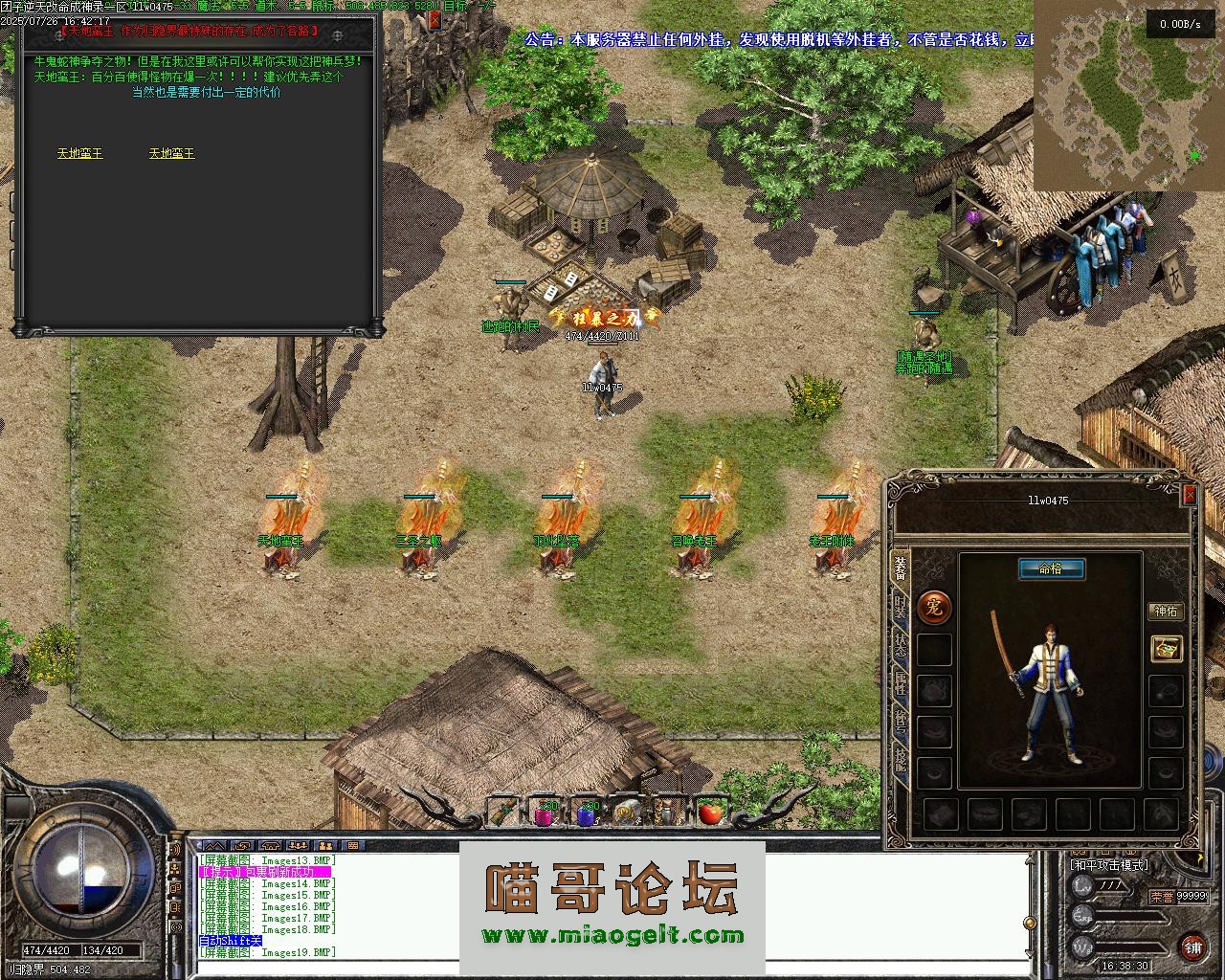Open the 命格 button in character panel
The height and width of the screenshot is (980, 1225).
pos(1050,569)
